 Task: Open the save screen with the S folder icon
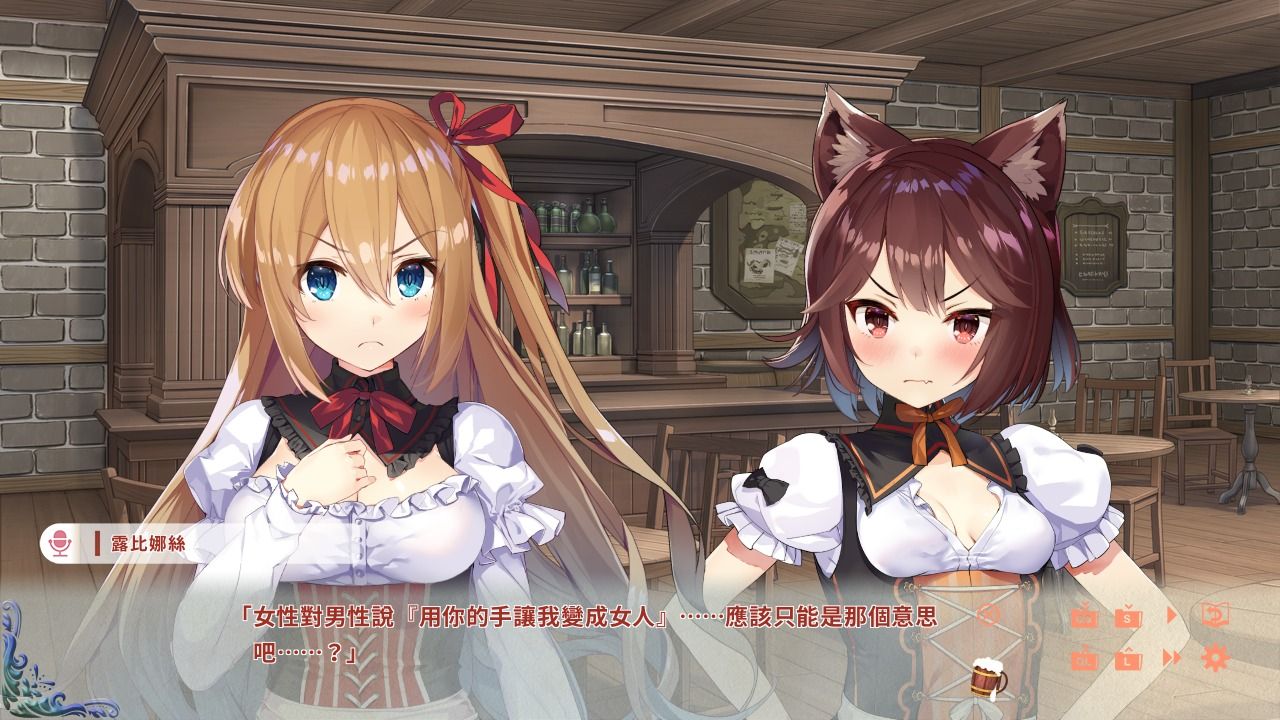1127,619
